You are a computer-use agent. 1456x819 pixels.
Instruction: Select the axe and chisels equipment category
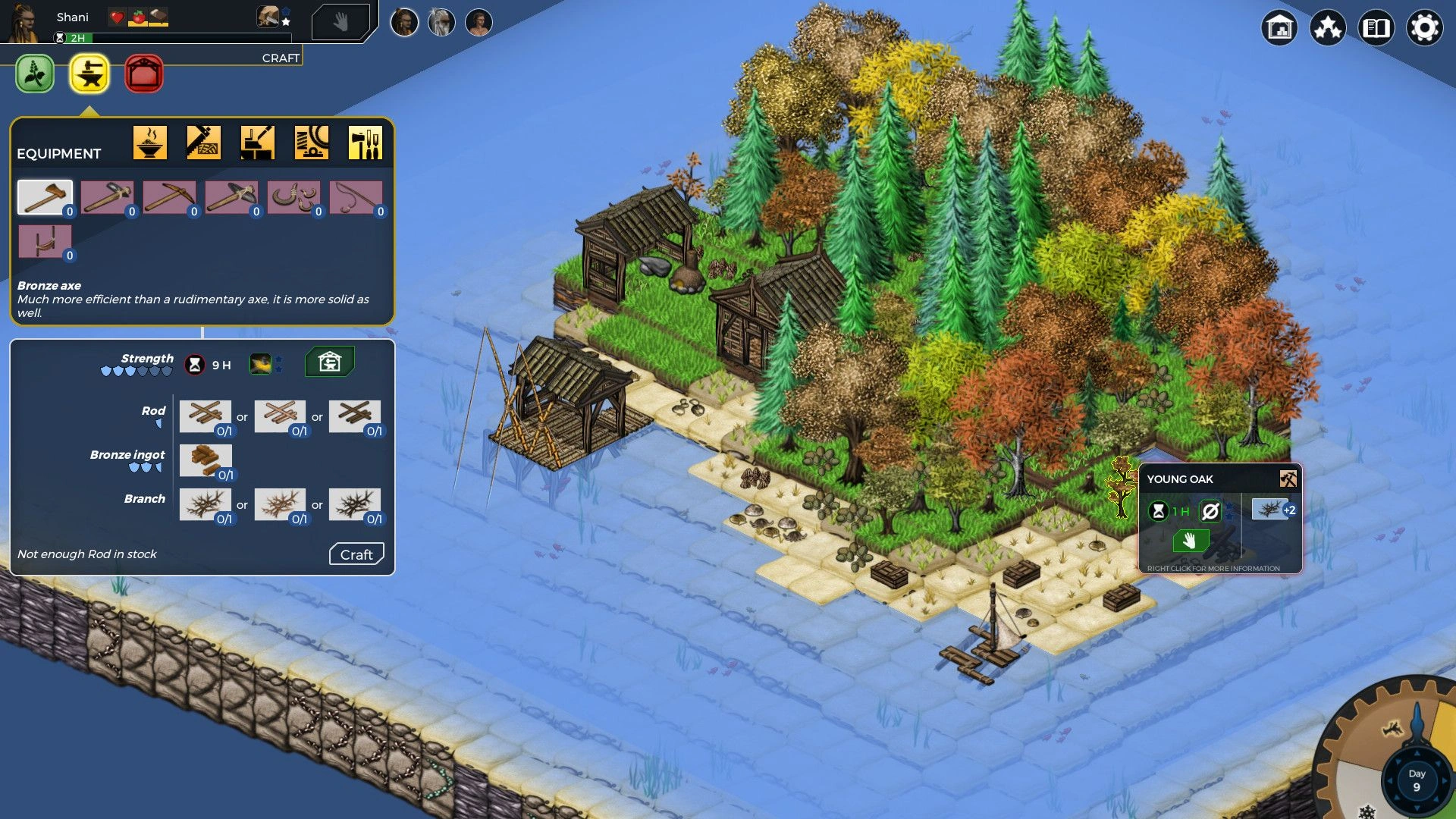coord(366,142)
